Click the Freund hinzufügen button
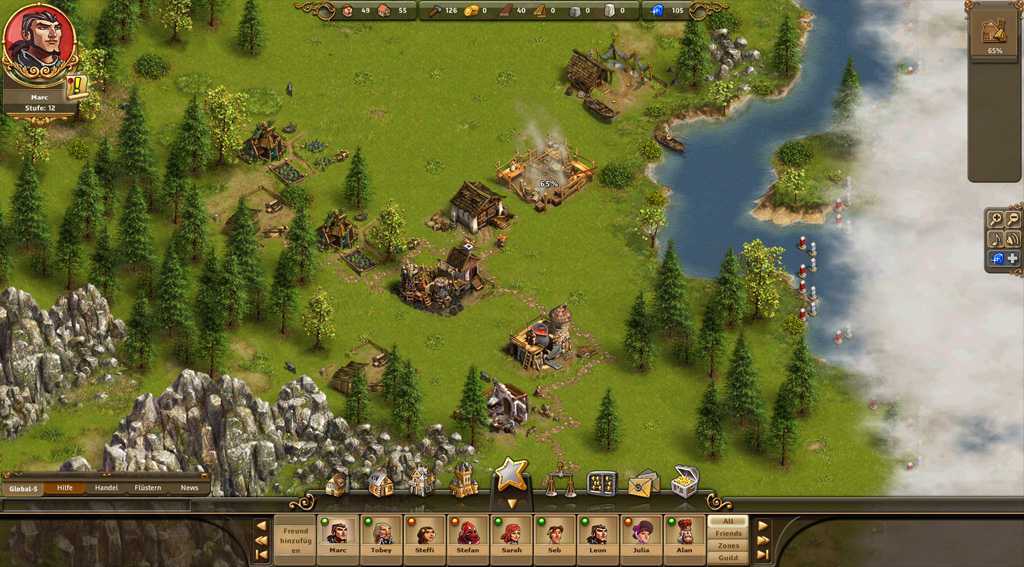Image resolution: width=1024 pixels, height=567 pixels. (x=295, y=540)
